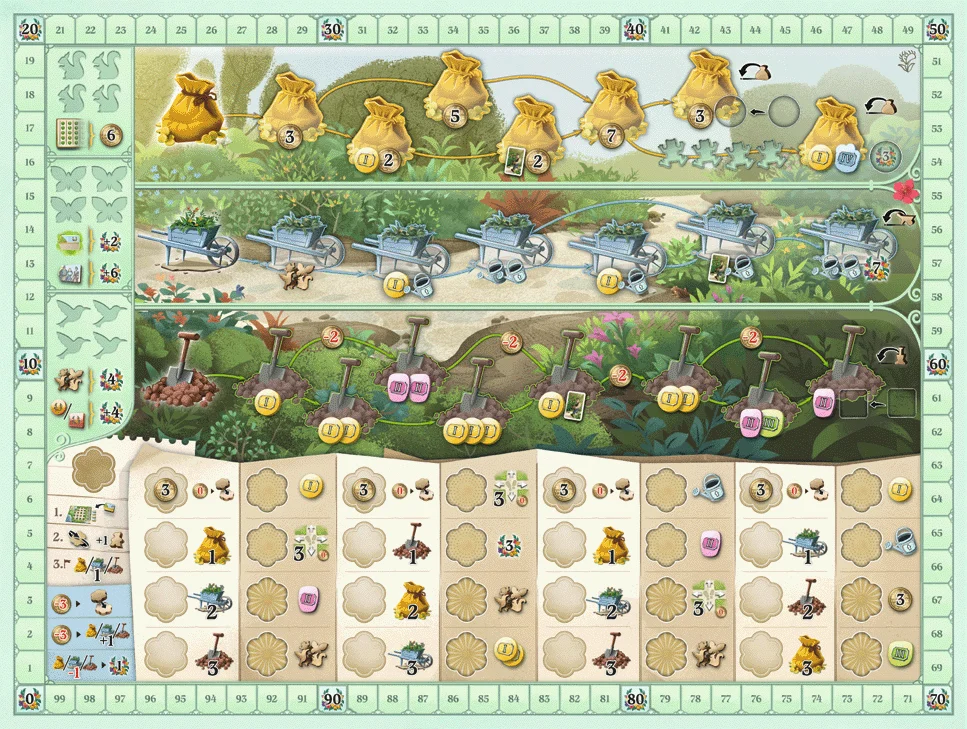967x729 pixels.
Task: Select the seed bag marked 7
Action: click(x=610, y=112)
